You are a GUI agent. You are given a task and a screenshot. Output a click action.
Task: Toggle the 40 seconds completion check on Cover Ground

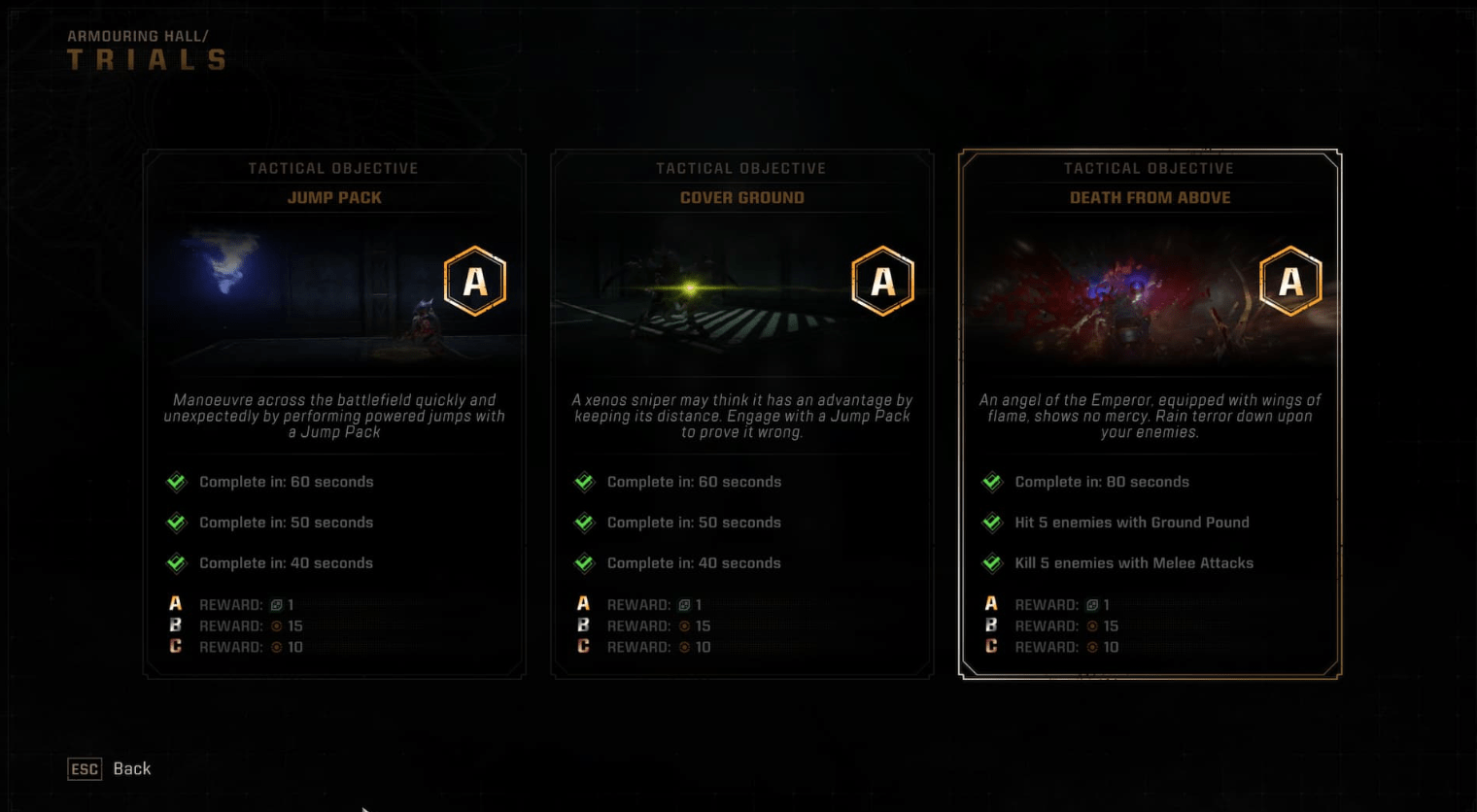pos(584,562)
